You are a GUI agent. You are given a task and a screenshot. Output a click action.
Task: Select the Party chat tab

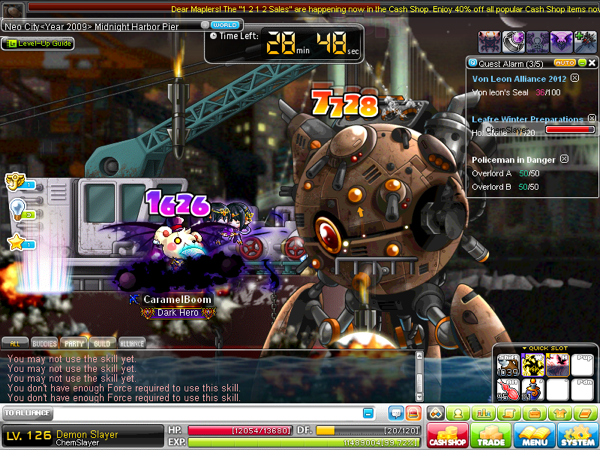74,342
